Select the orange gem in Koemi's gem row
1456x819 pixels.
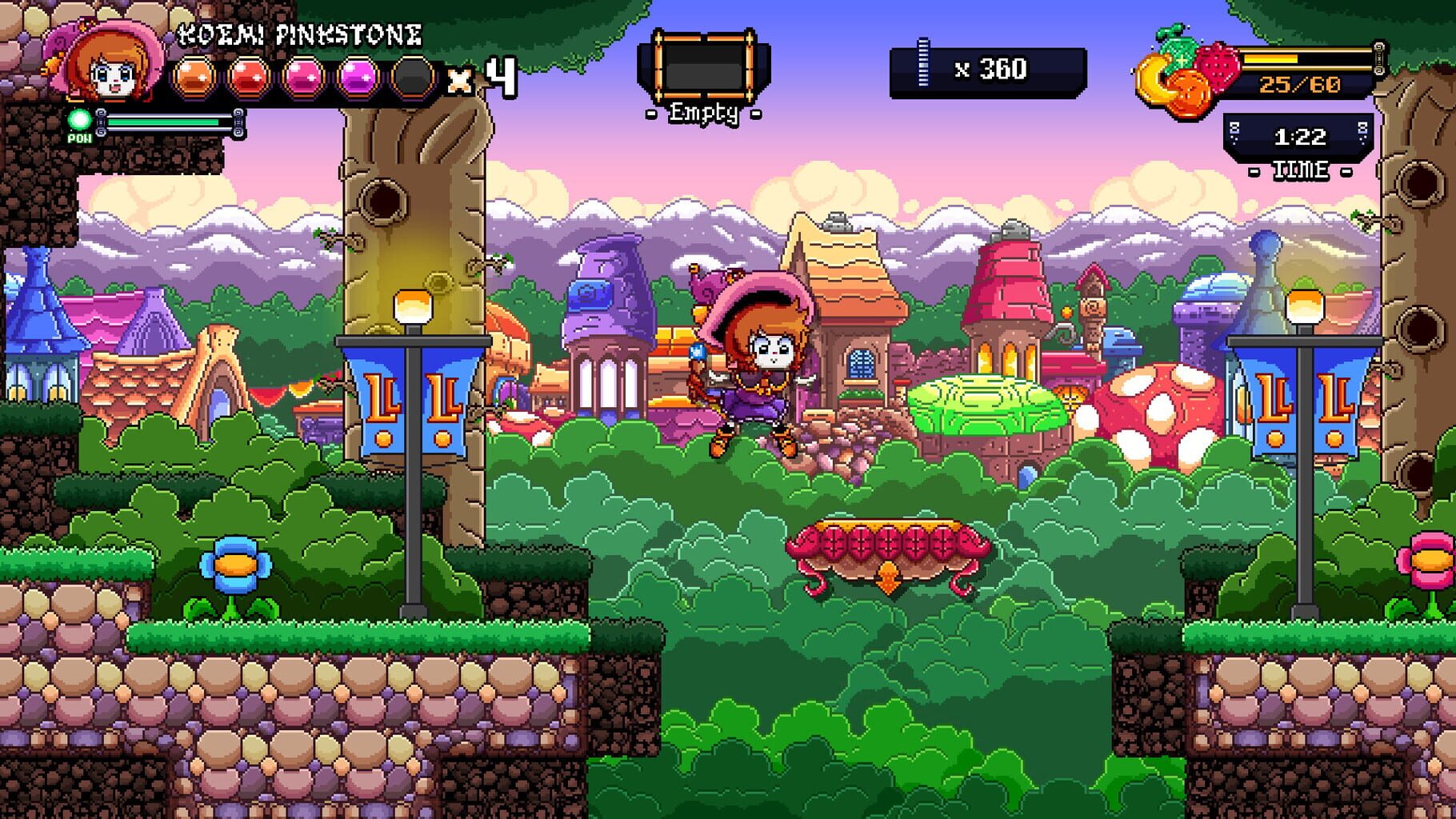tap(194, 78)
